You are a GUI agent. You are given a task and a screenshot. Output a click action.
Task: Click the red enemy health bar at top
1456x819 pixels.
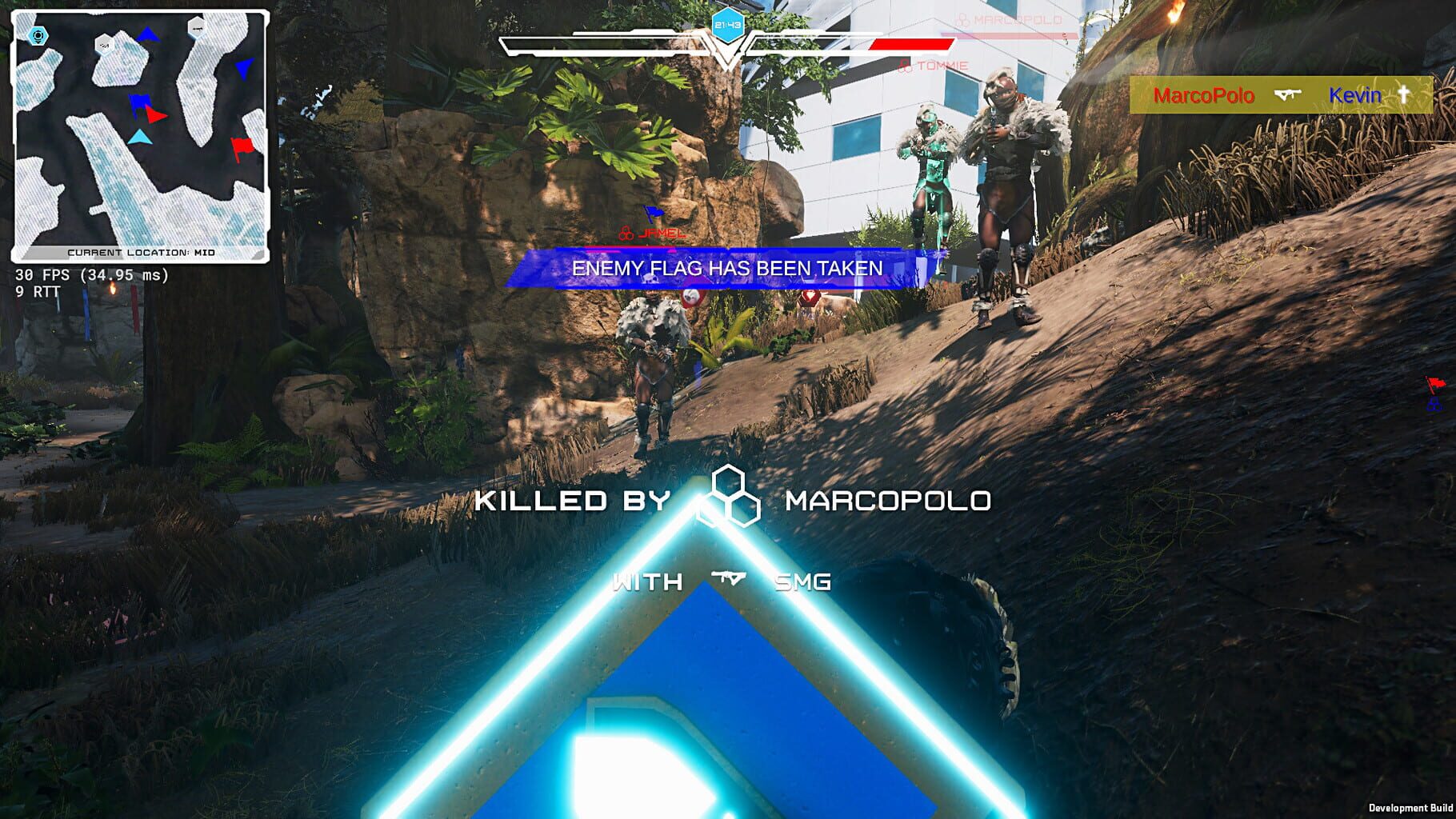[x=910, y=45]
